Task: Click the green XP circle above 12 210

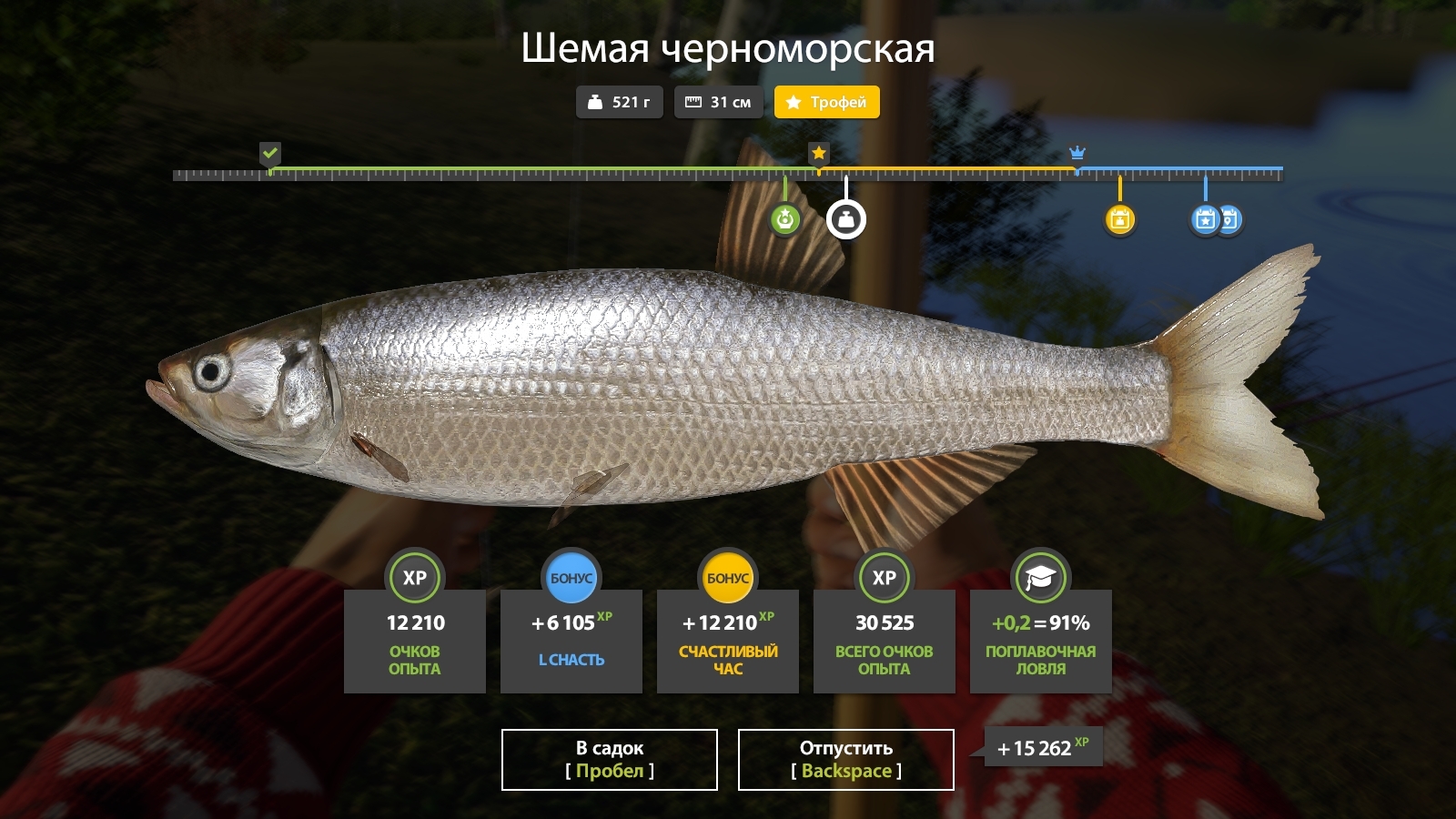Action: click(x=415, y=577)
